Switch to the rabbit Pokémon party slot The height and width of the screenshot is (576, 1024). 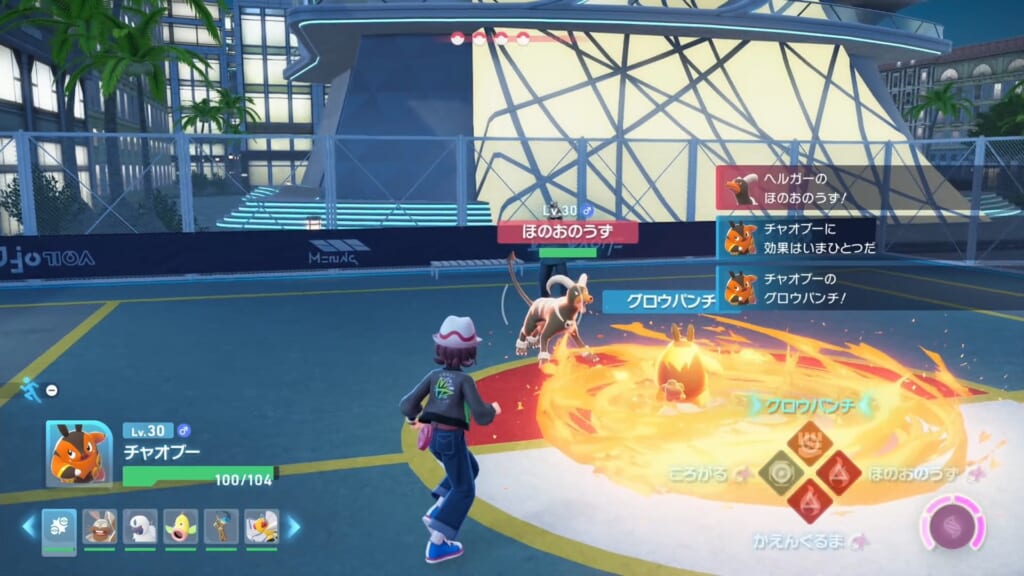(x=100, y=527)
